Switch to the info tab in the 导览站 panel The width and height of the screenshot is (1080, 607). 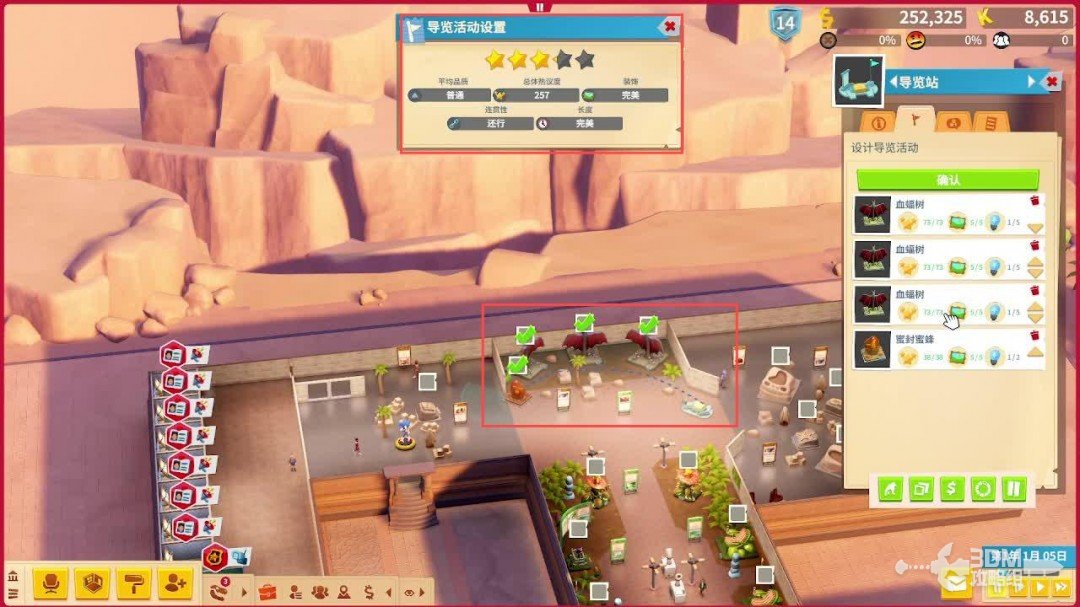coord(879,123)
